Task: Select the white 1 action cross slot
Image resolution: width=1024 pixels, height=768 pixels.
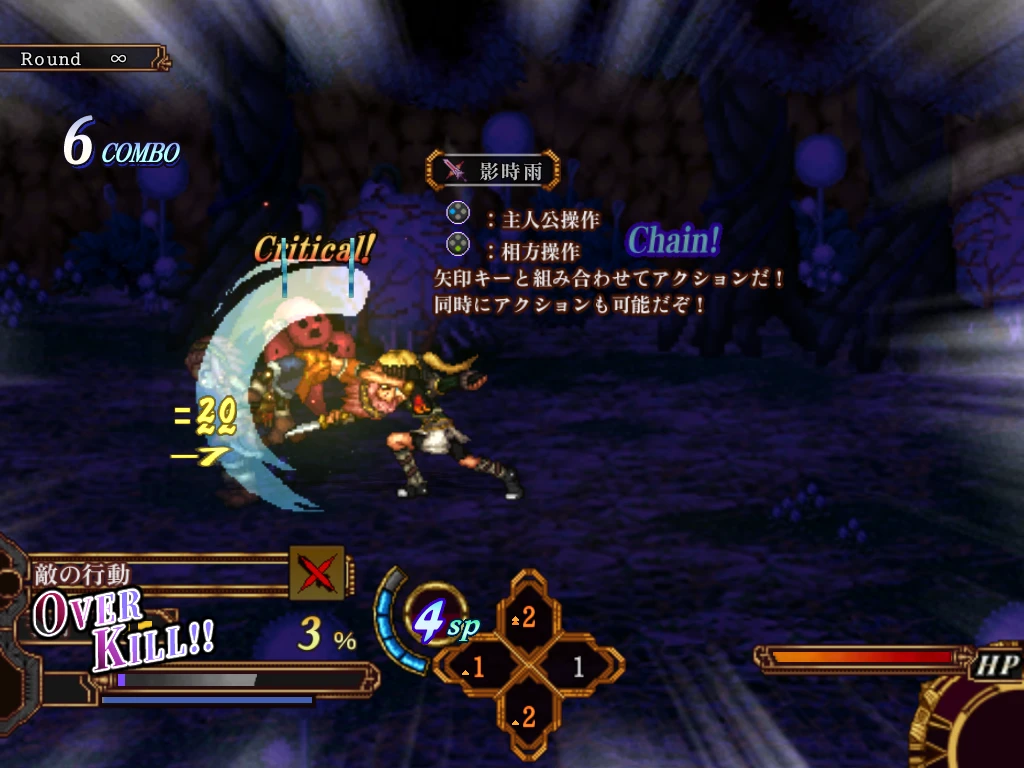Action: tap(578, 667)
